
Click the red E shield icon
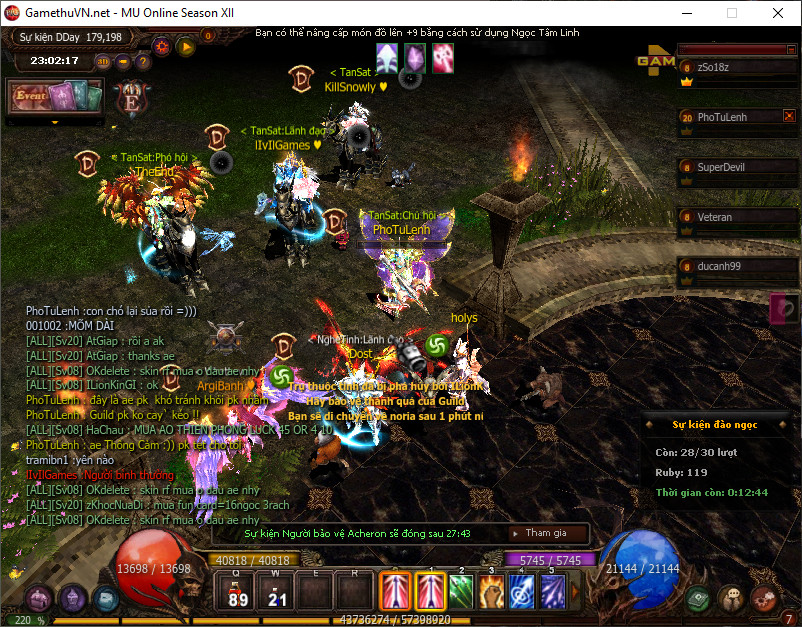[x=130, y=99]
